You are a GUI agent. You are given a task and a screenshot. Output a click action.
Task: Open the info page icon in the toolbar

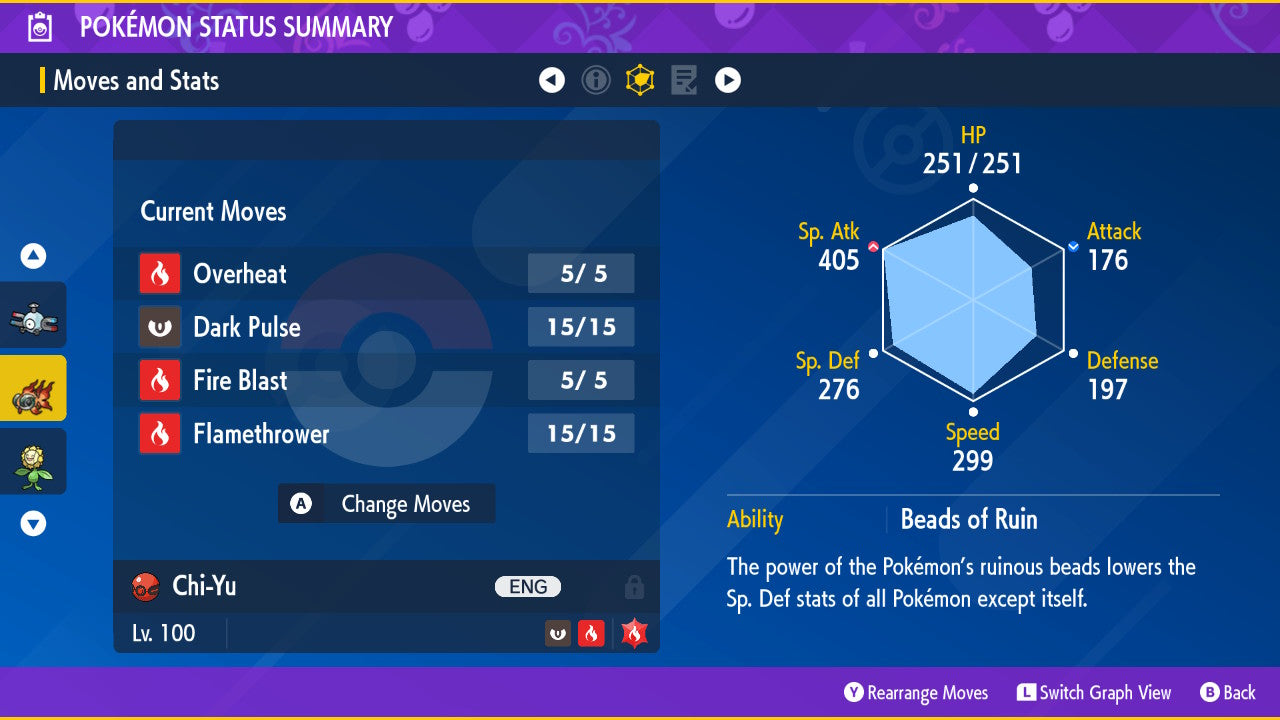click(596, 80)
